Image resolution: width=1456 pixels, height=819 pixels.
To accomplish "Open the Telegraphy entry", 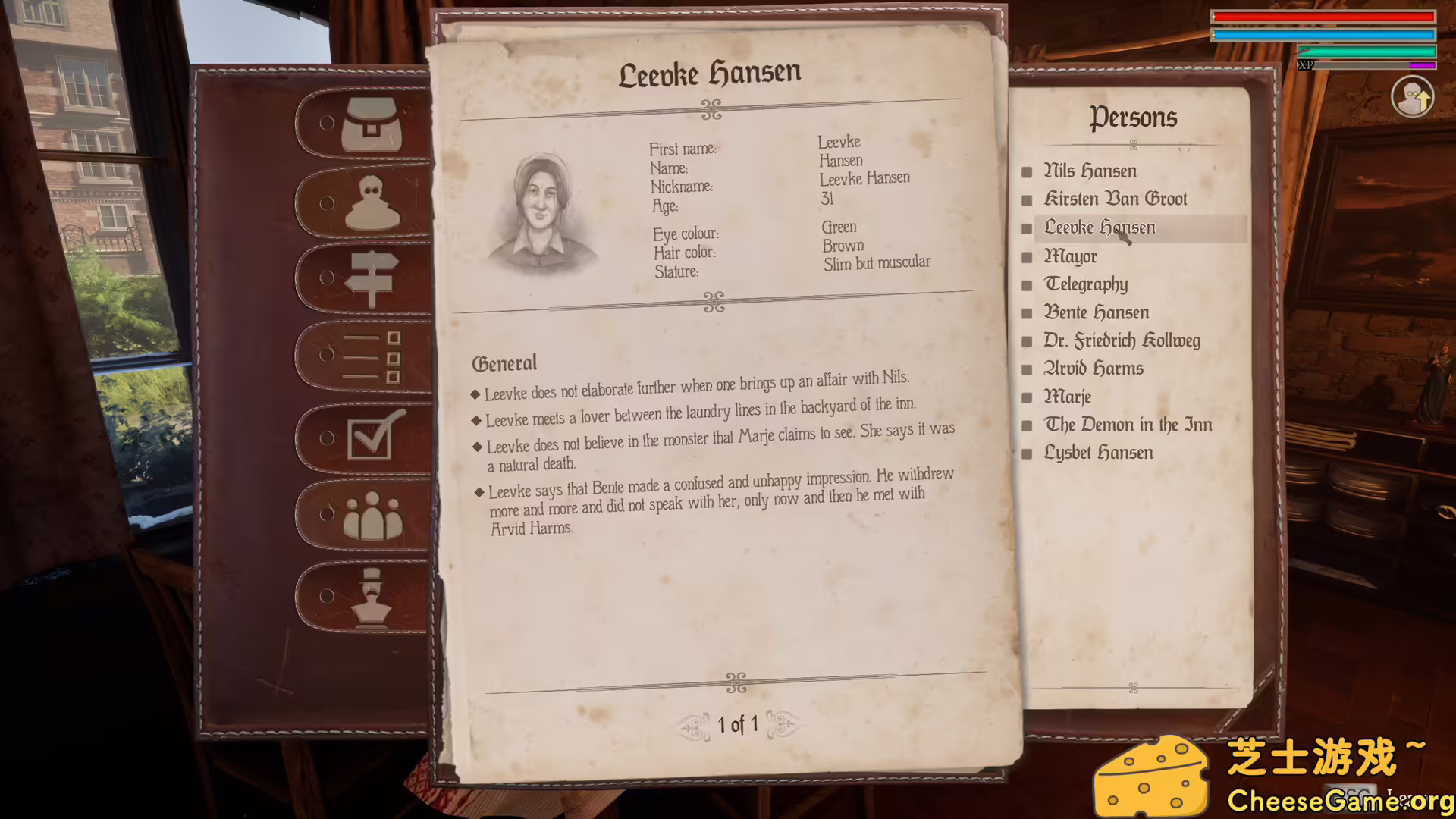I will [1086, 284].
